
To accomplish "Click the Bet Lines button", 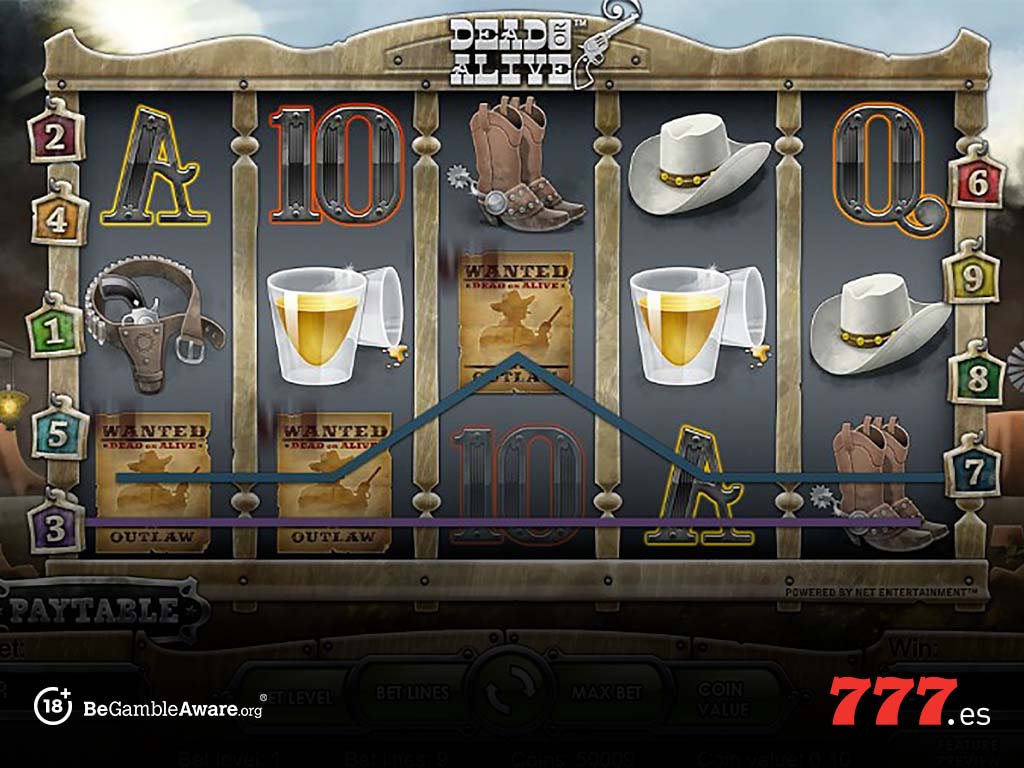I will pyautogui.click(x=413, y=692).
